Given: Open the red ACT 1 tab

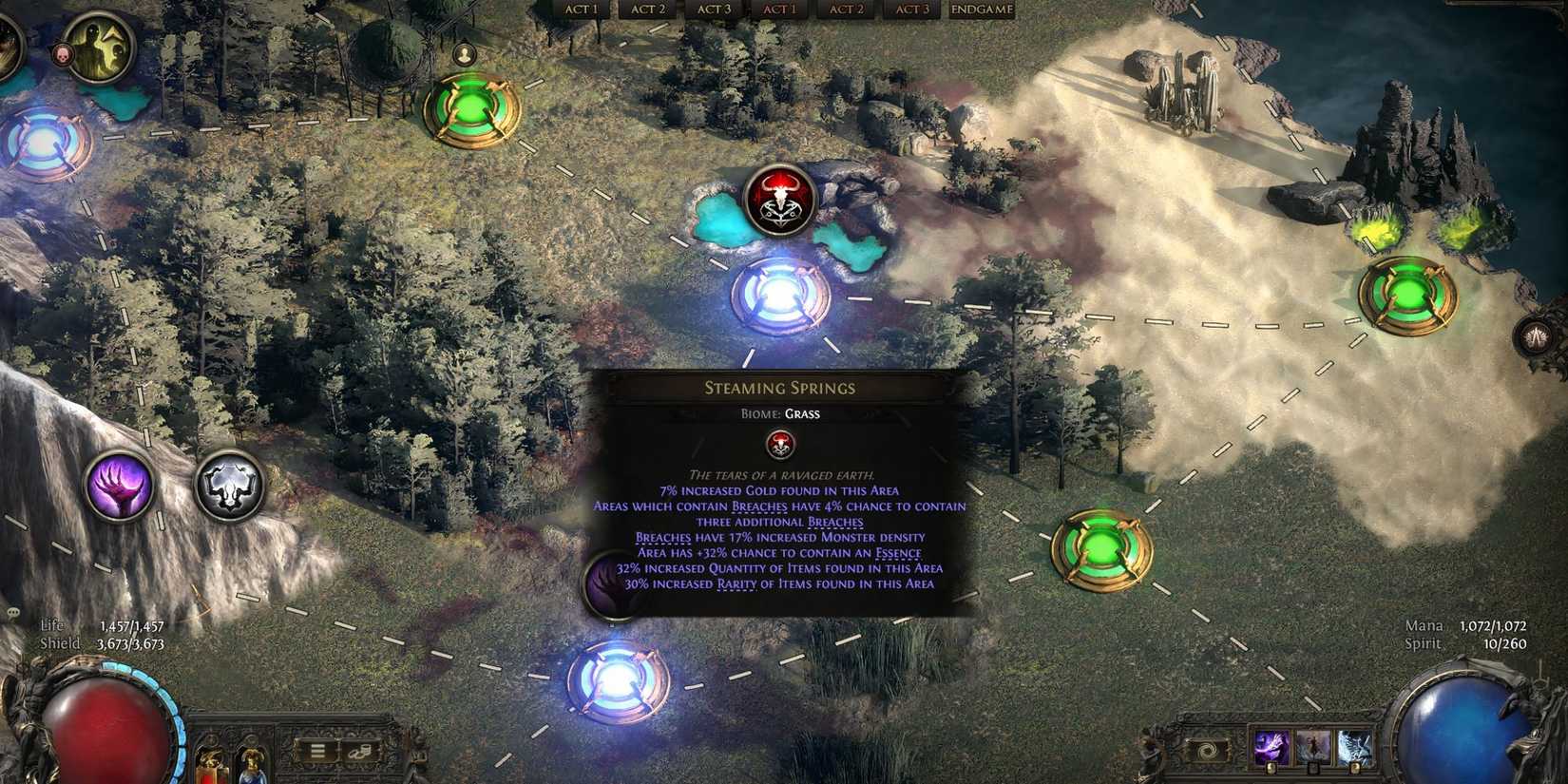Looking at the screenshot, I should point(780,10).
